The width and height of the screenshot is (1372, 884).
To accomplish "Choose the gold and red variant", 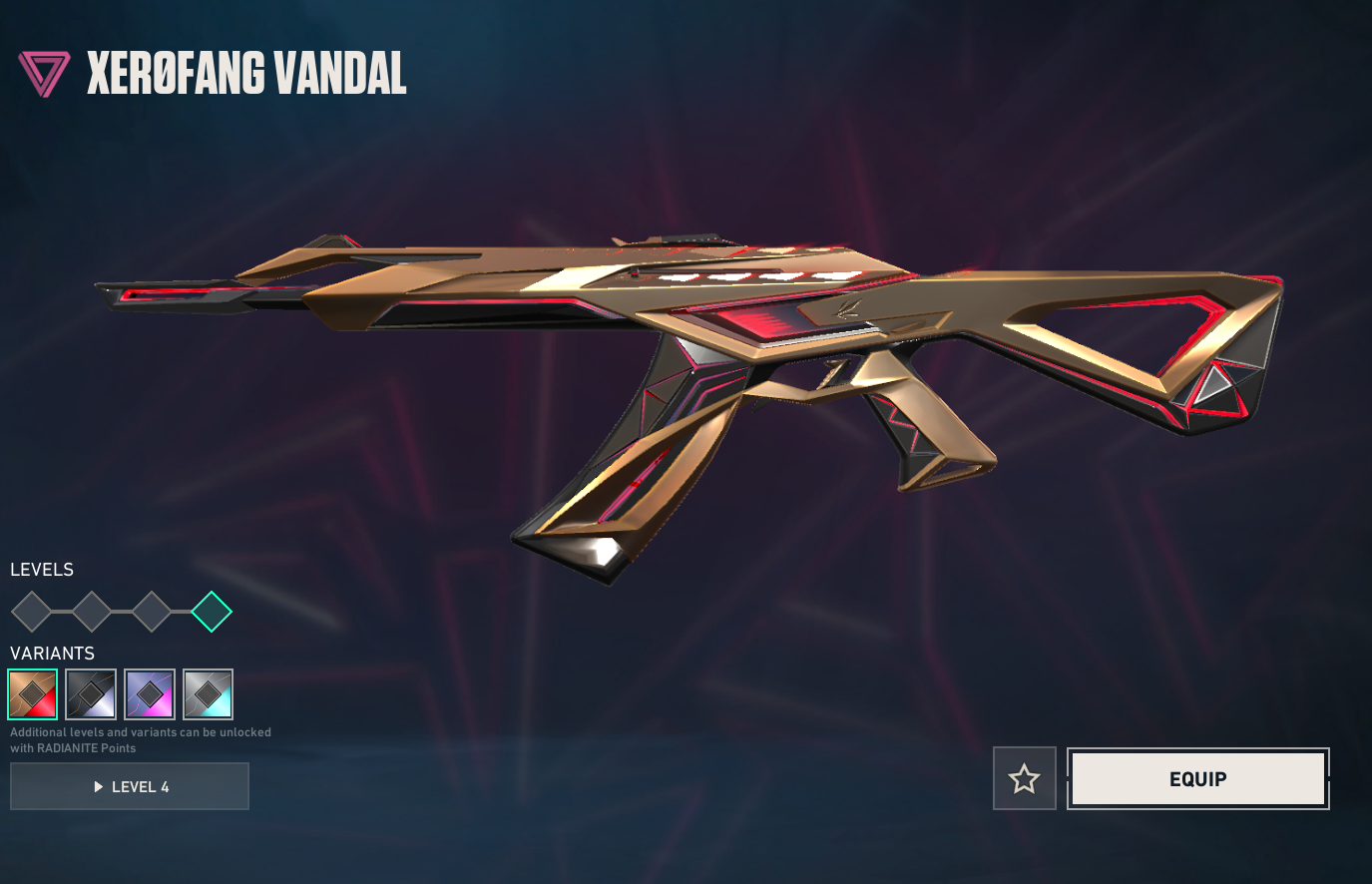I will coord(33,694).
